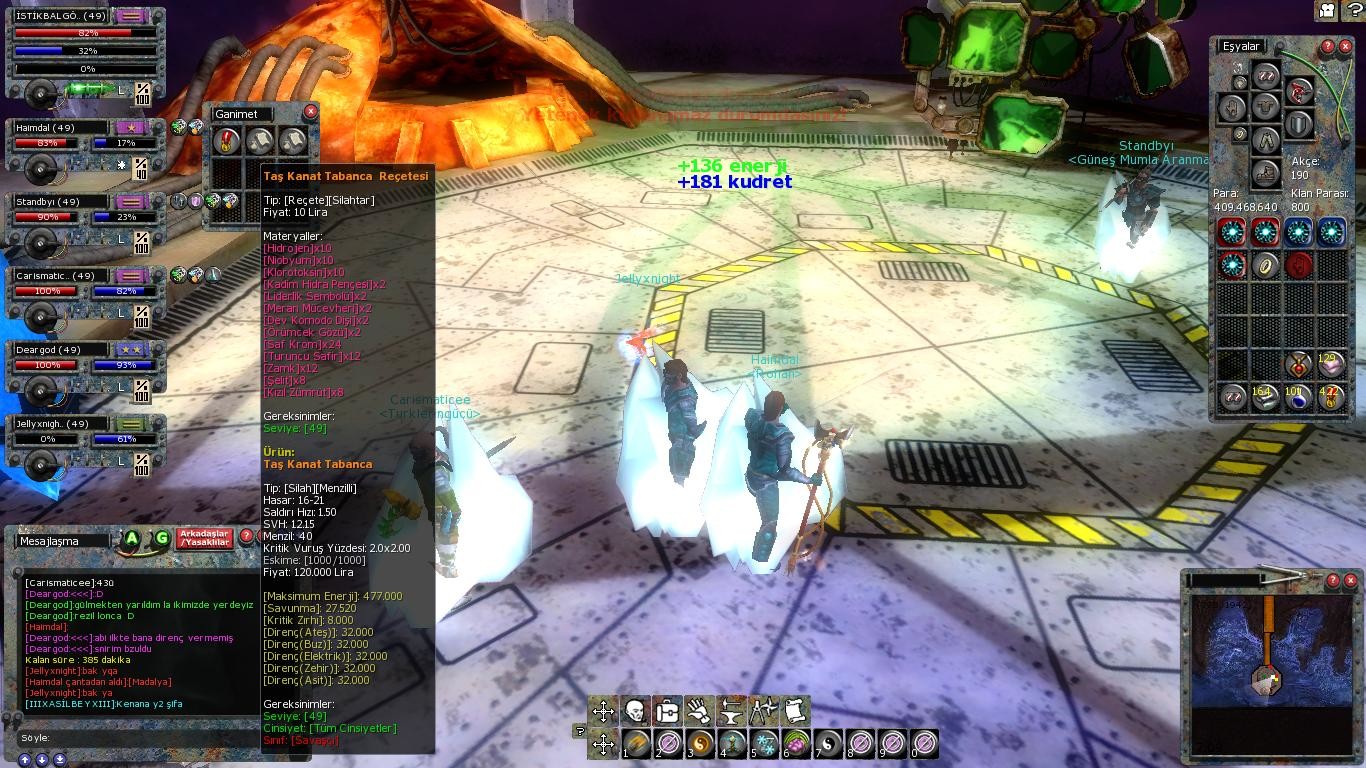The image size is (1366, 768).
Task: Take the medal item from the loot window
Action: (228, 140)
